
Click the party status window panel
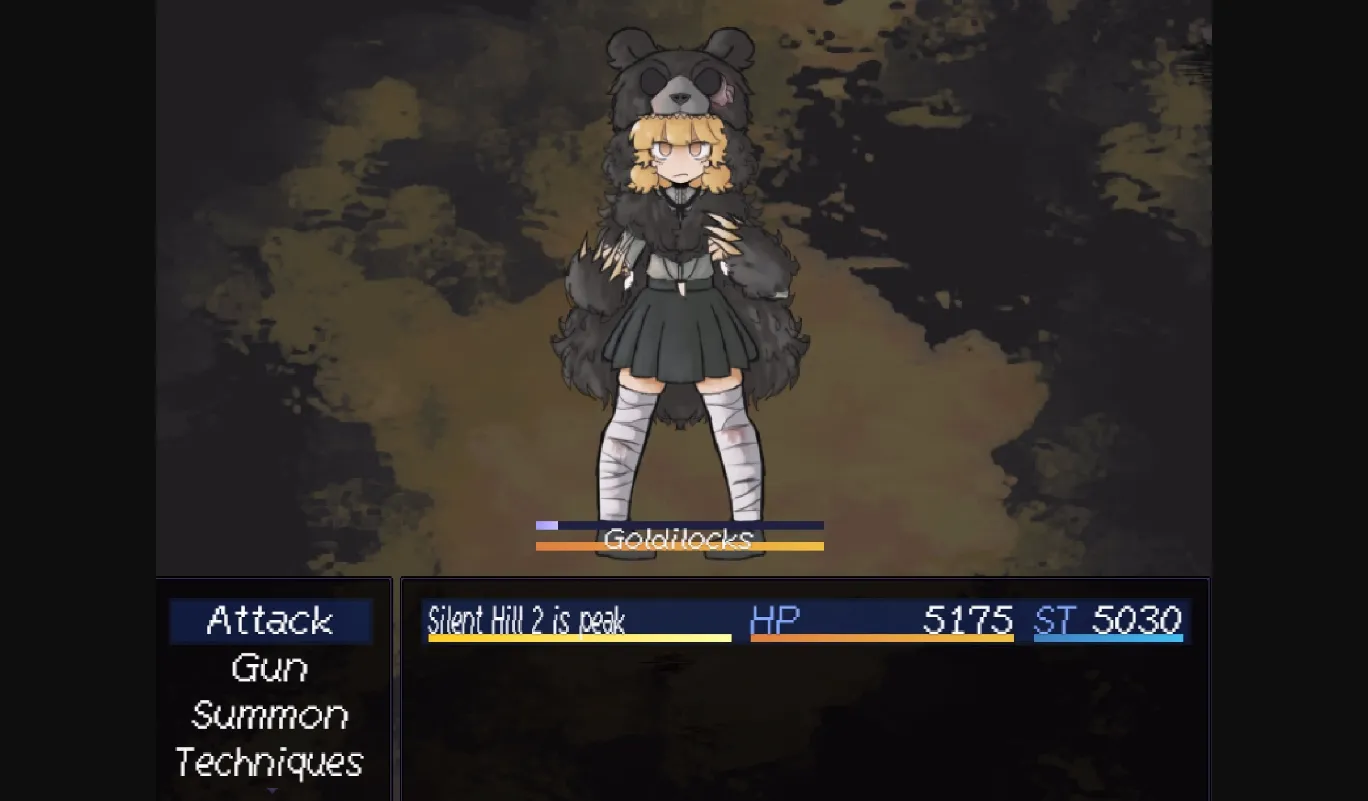click(805, 720)
